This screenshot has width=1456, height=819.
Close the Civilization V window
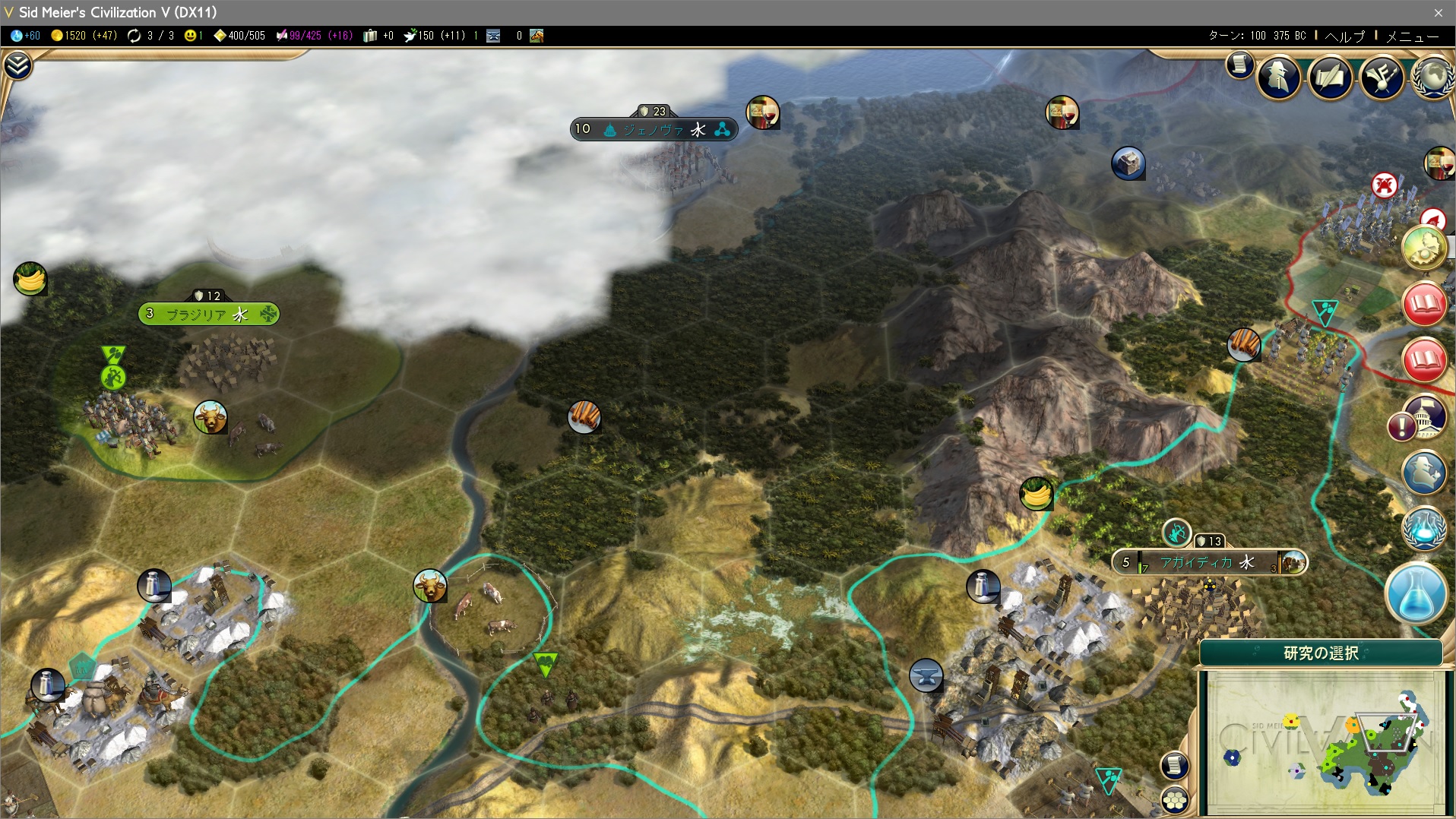(1438, 12)
